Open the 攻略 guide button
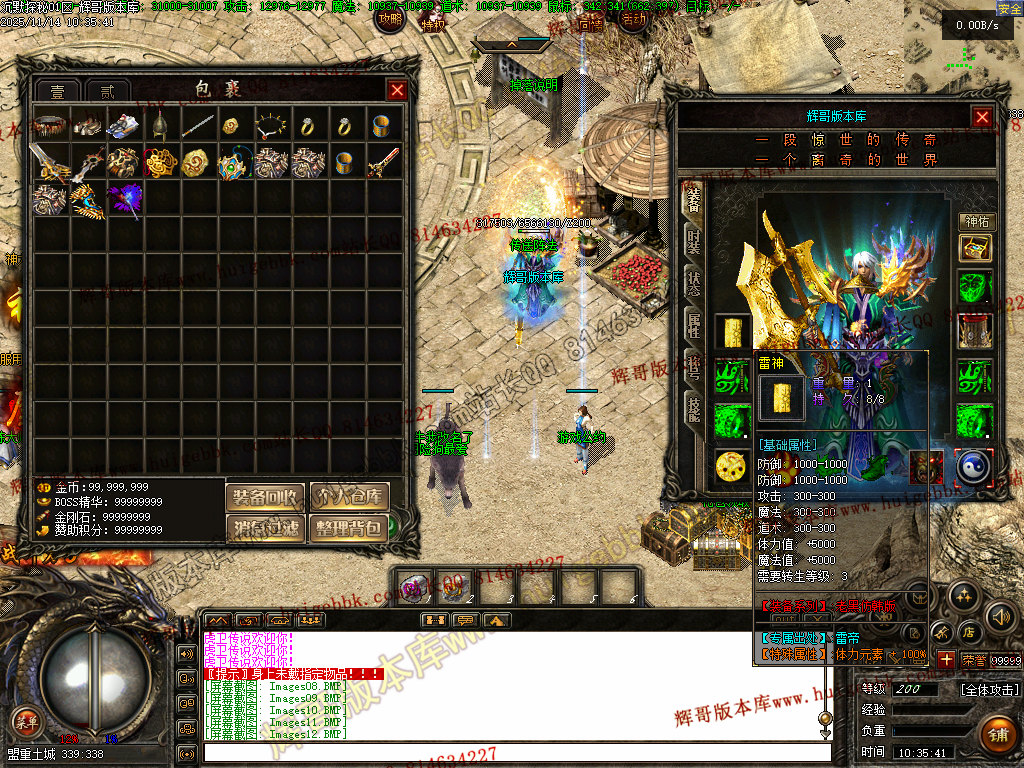The height and width of the screenshot is (768, 1024). 389,18
